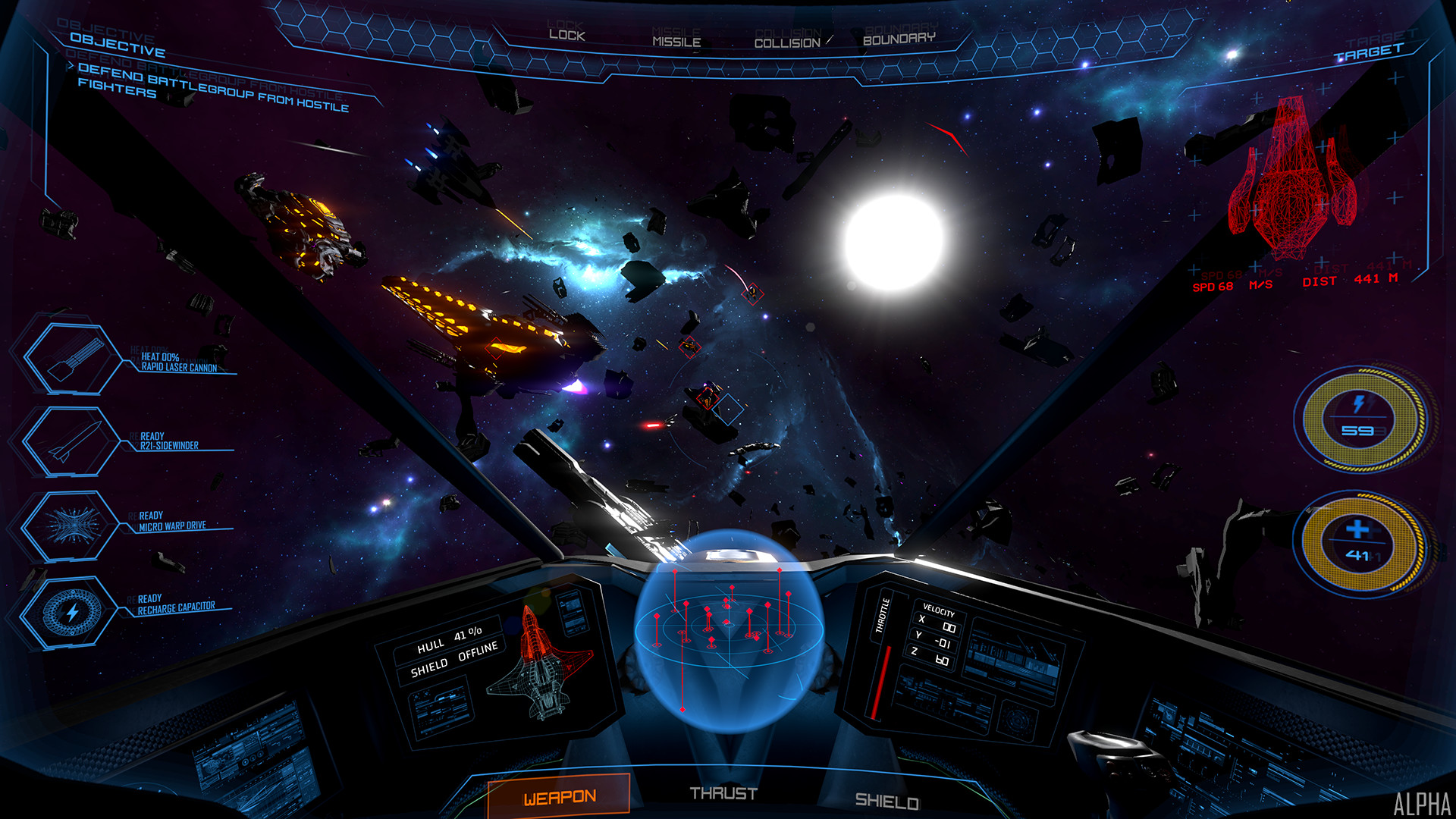Activate the Micro Warp Drive icon
The height and width of the screenshot is (819, 1456).
[x=71, y=525]
